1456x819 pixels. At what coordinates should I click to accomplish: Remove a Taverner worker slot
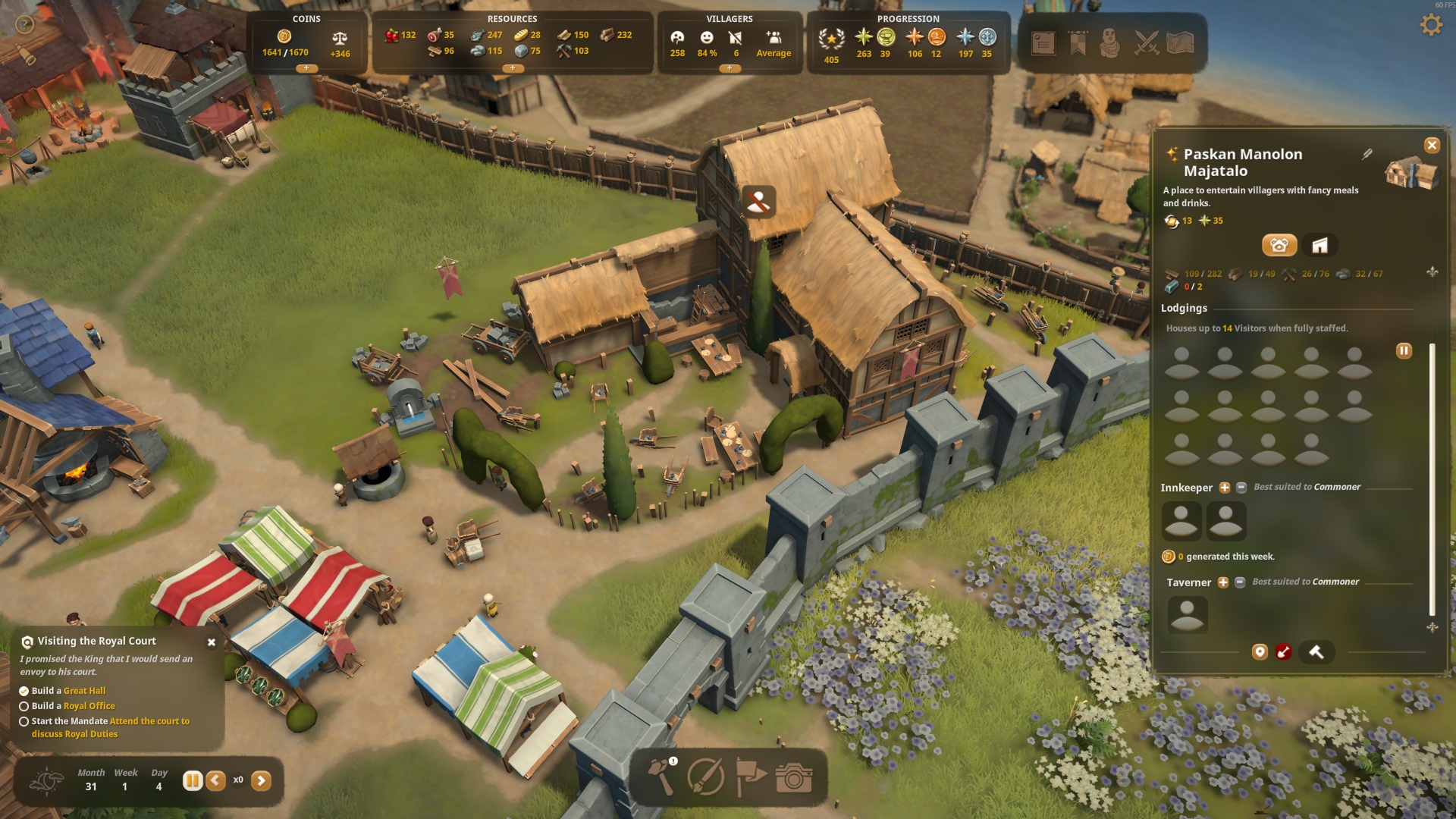(x=1240, y=582)
